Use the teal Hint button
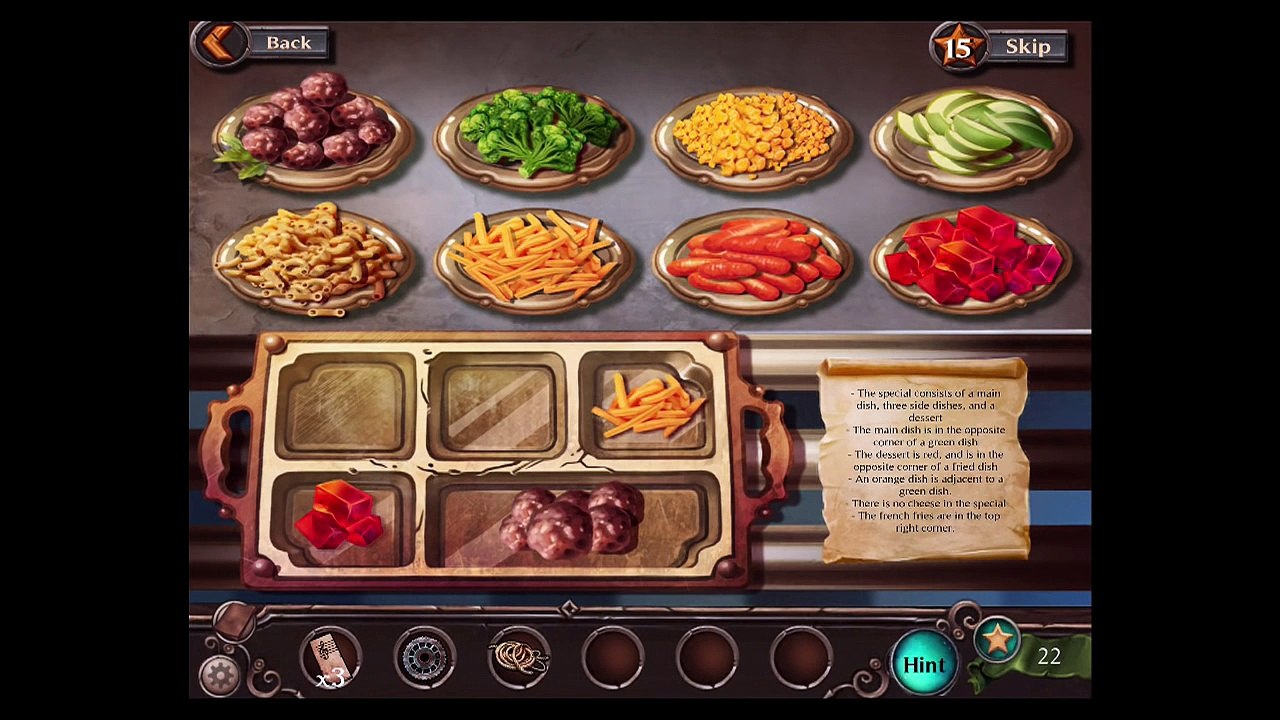Image resolution: width=1280 pixels, height=720 pixels. click(x=924, y=665)
